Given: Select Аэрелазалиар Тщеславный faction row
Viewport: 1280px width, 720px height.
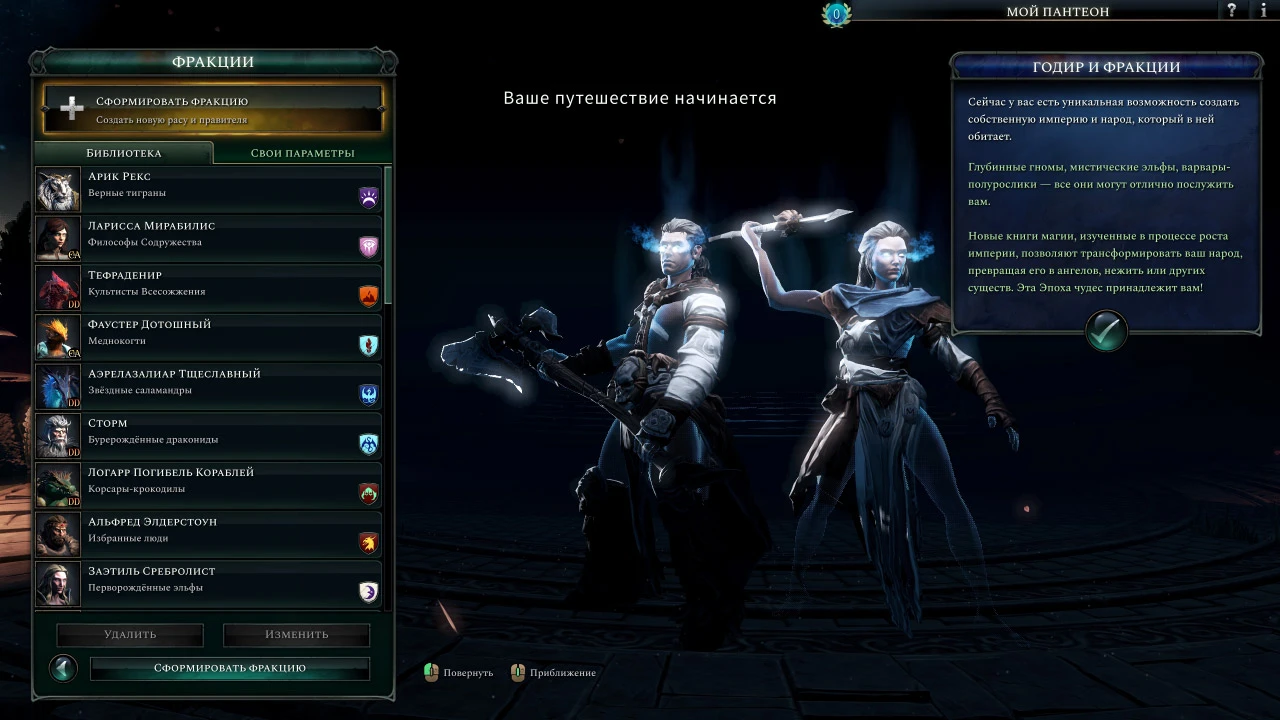Looking at the screenshot, I should [x=208, y=383].
